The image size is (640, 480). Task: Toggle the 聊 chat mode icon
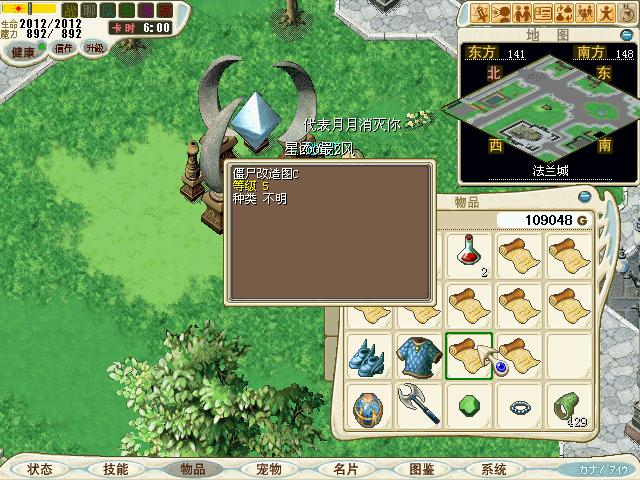point(87,10)
